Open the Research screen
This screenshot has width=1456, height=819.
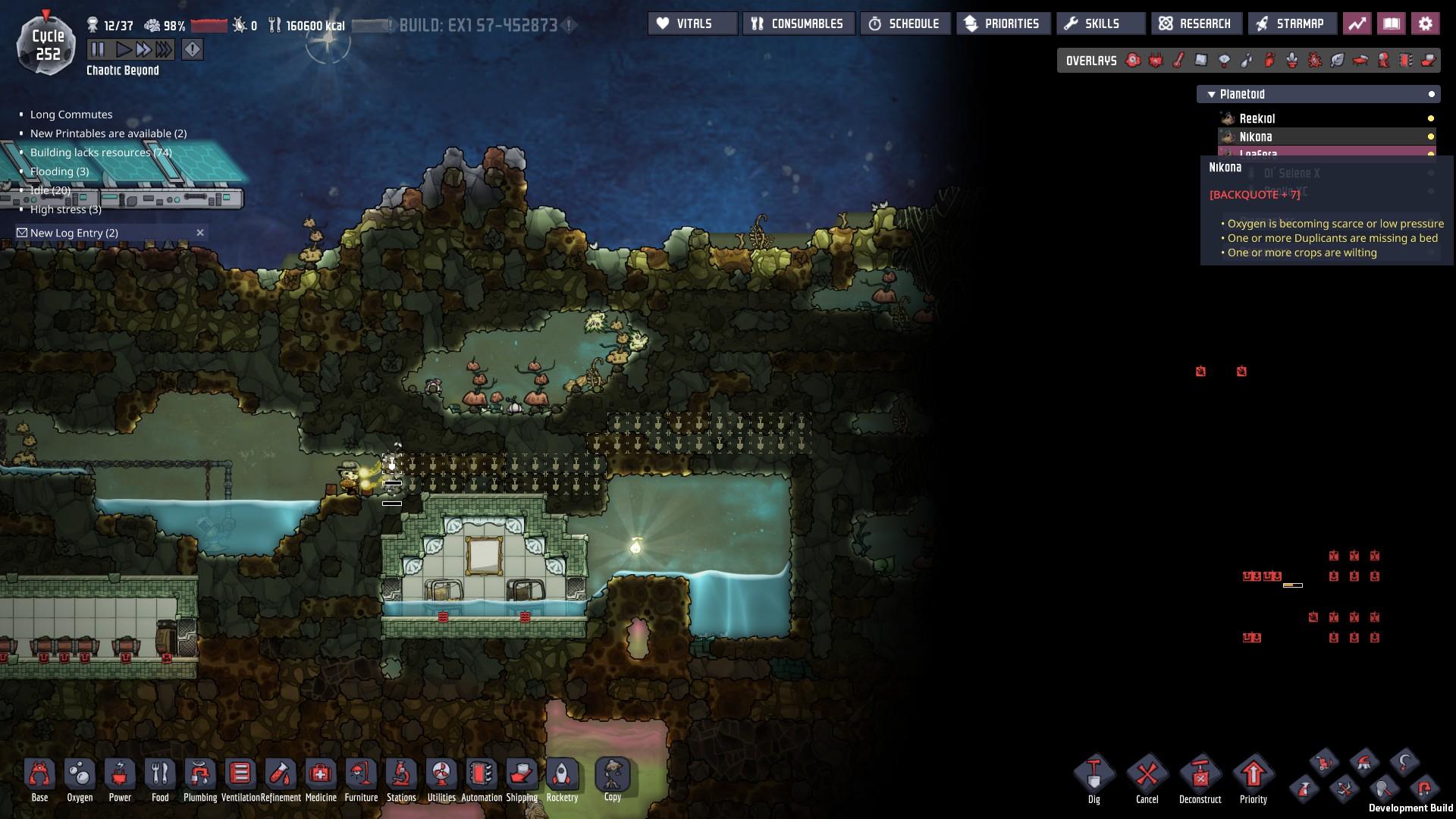coord(1196,24)
